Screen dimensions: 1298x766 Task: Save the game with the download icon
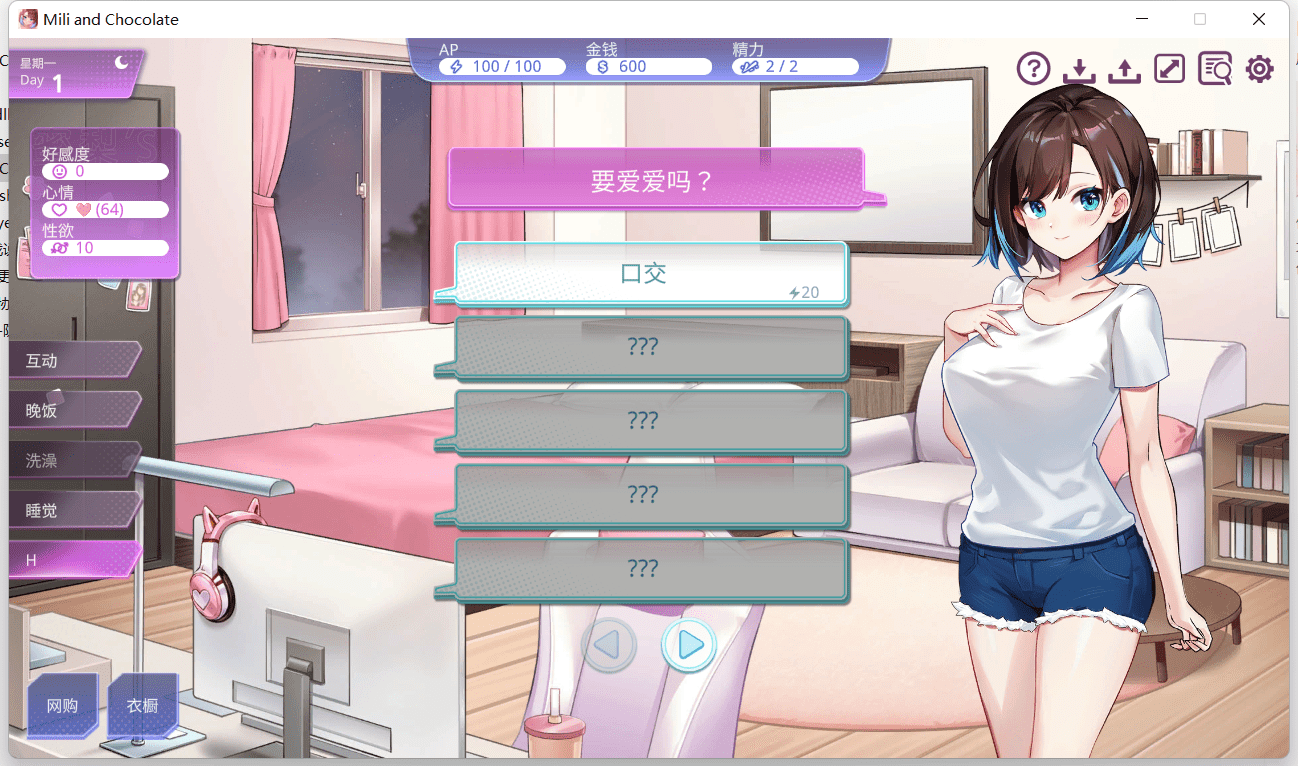pos(1079,68)
